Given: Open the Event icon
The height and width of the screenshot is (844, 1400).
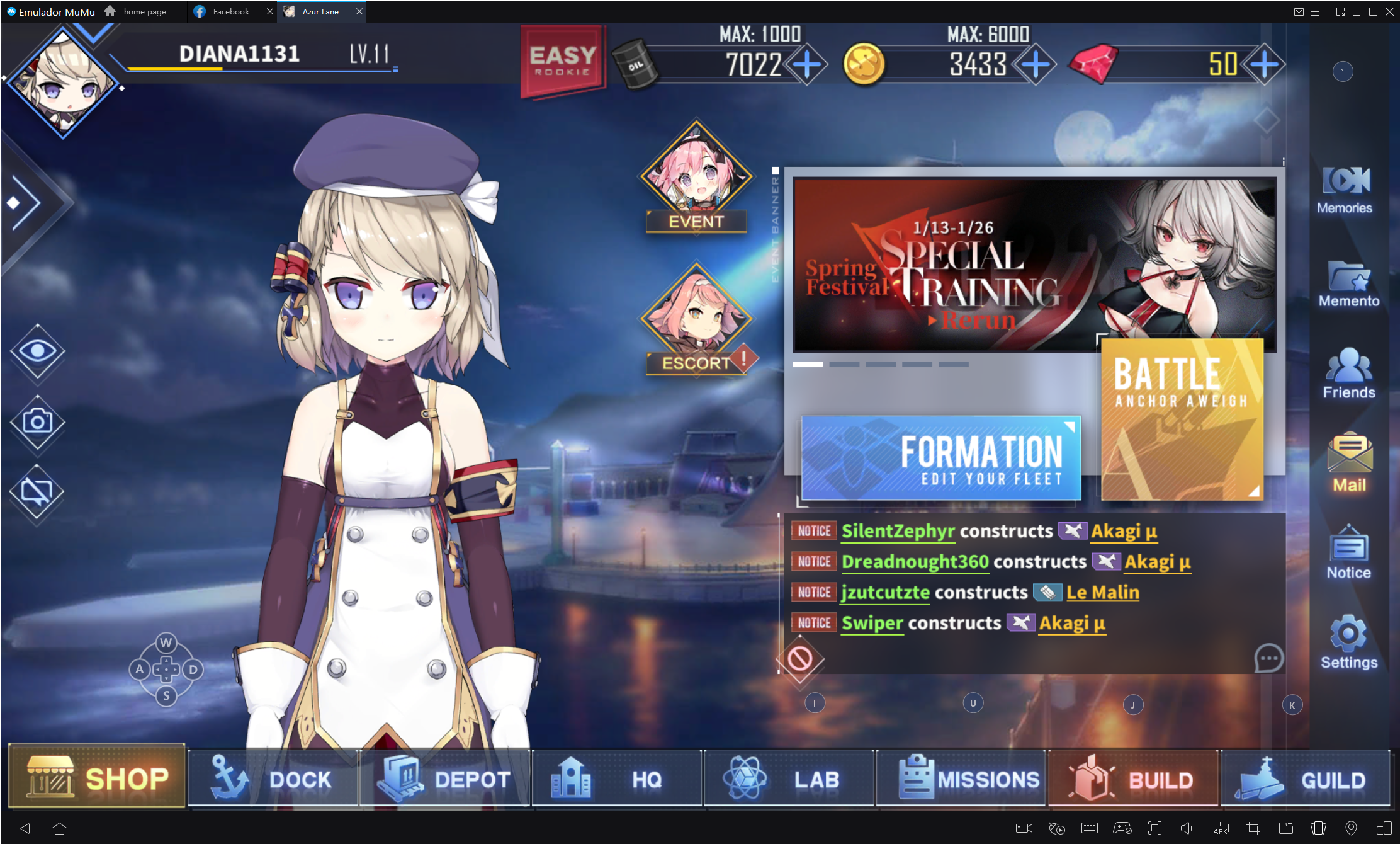Looking at the screenshot, I should point(696,178).
